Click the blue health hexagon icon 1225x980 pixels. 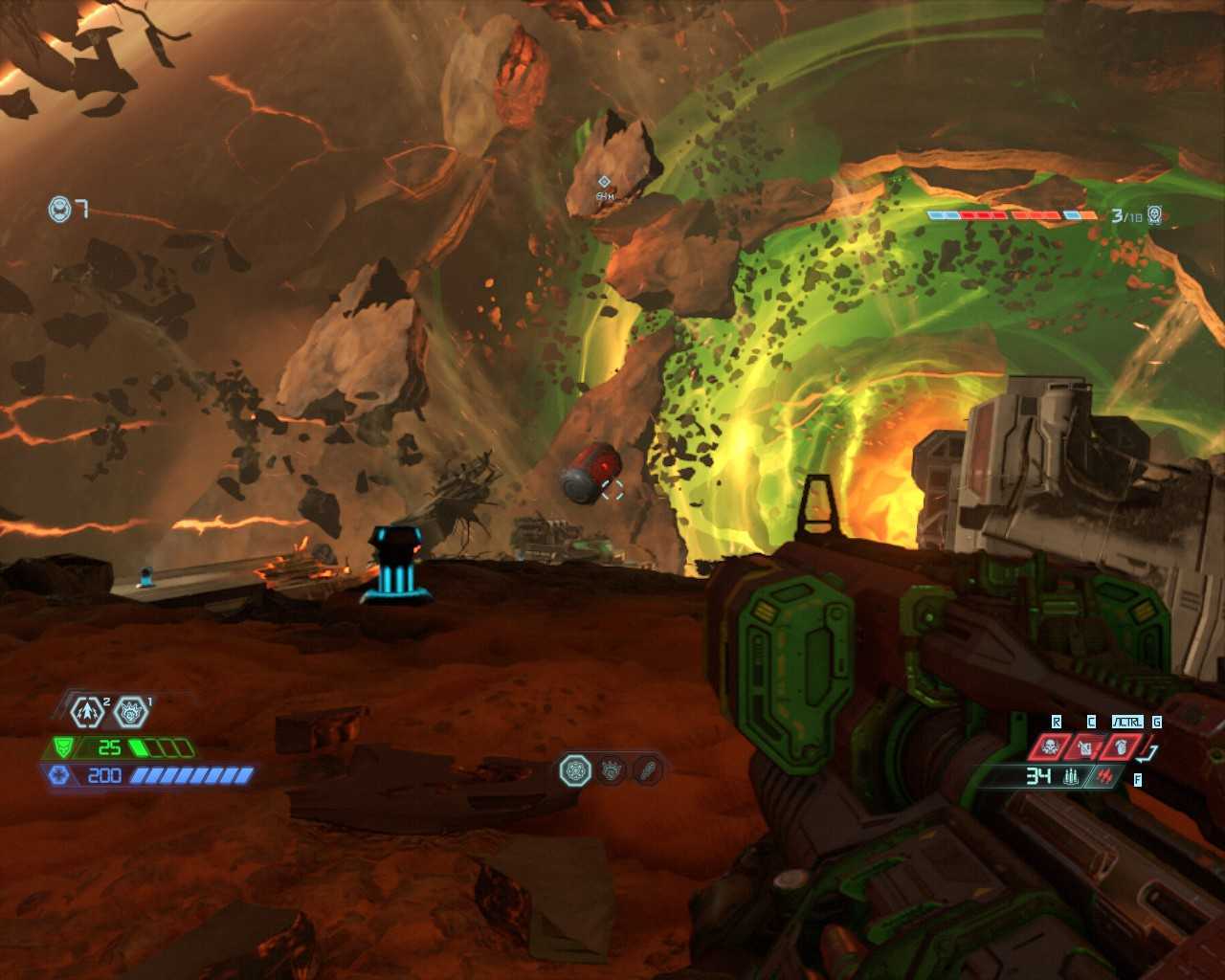59,775
